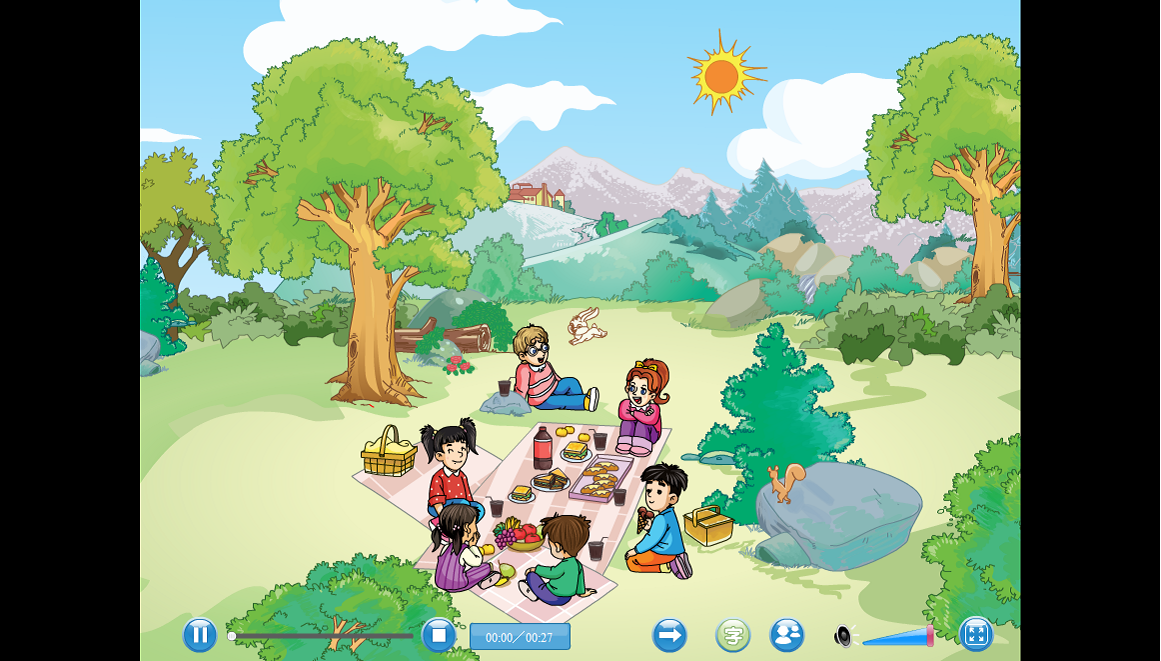The width and height of the screenshot is (1161, 661).
Task: Open the character role selection button
Action: coord(787,635)
